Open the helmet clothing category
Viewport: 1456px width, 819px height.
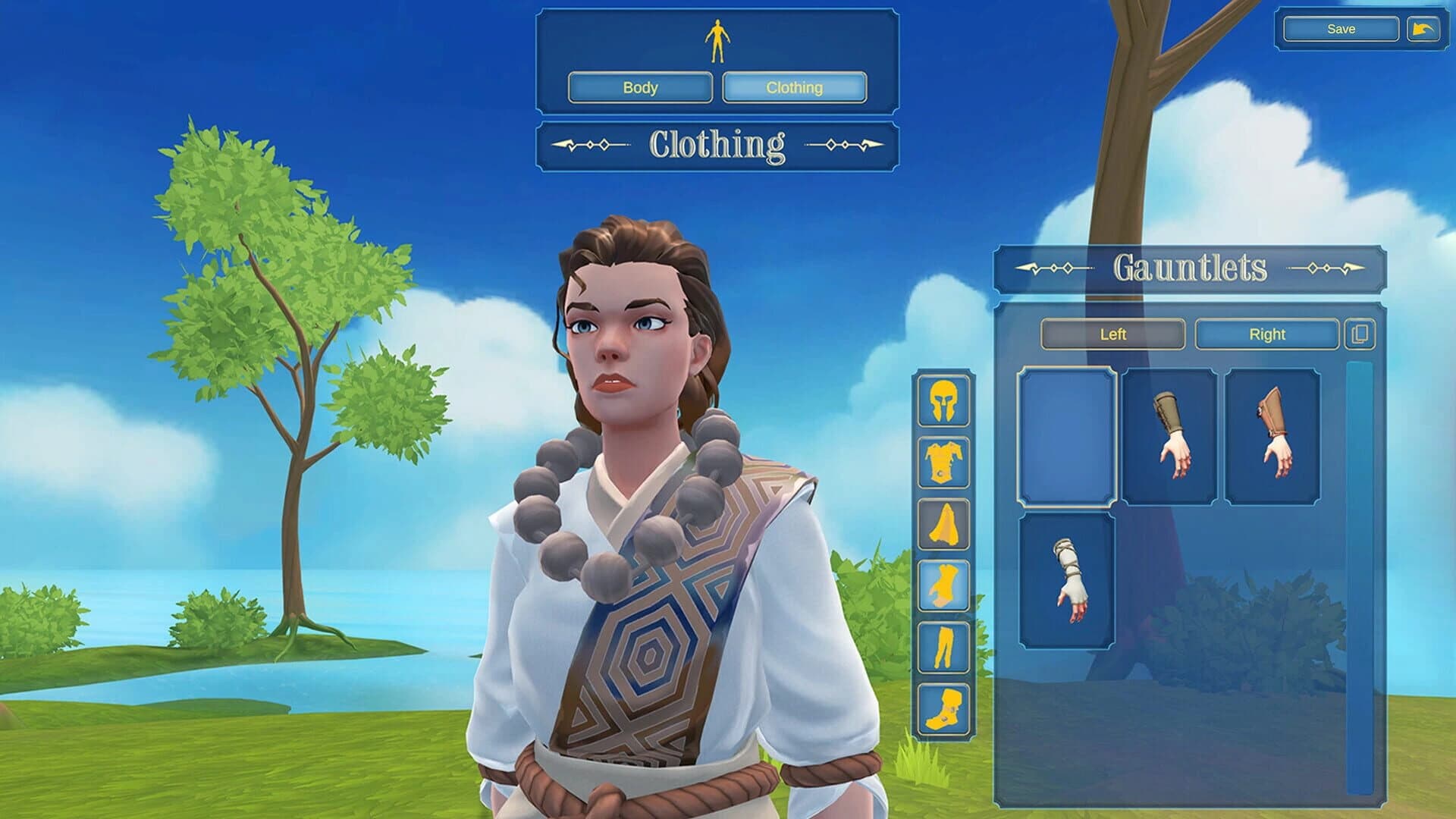(x=944, y=401)
